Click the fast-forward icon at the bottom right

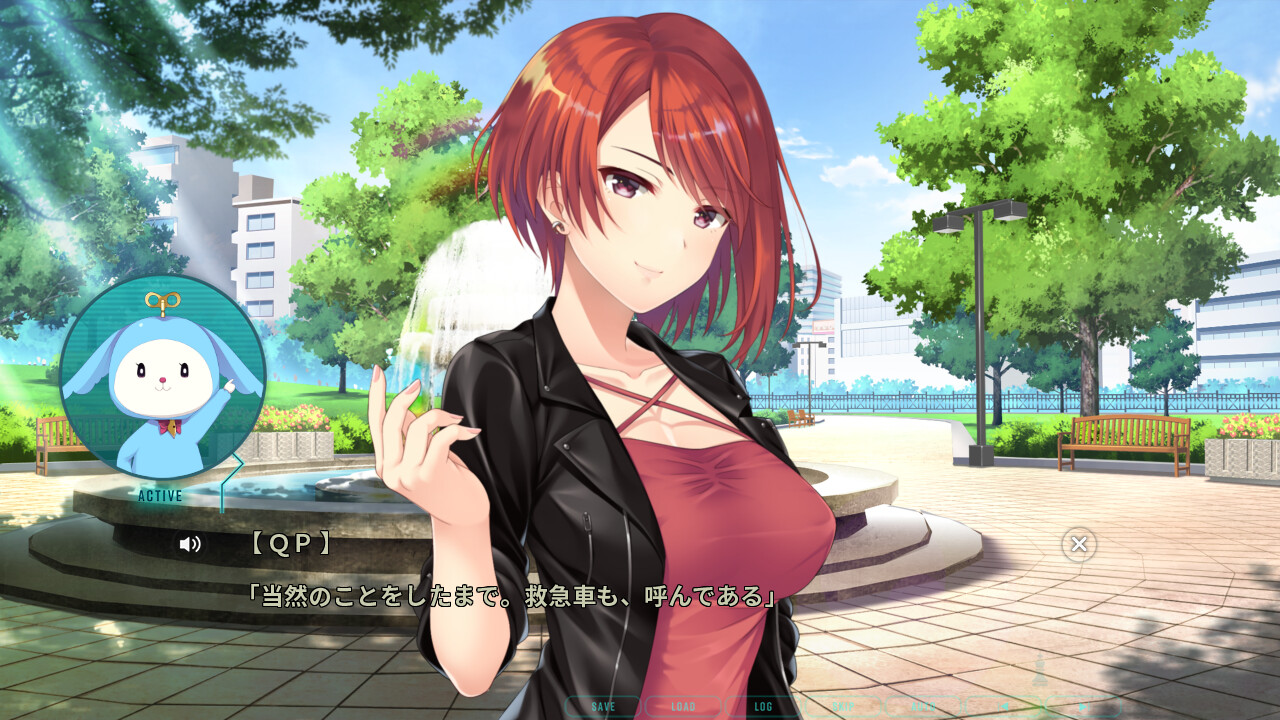1084,707
